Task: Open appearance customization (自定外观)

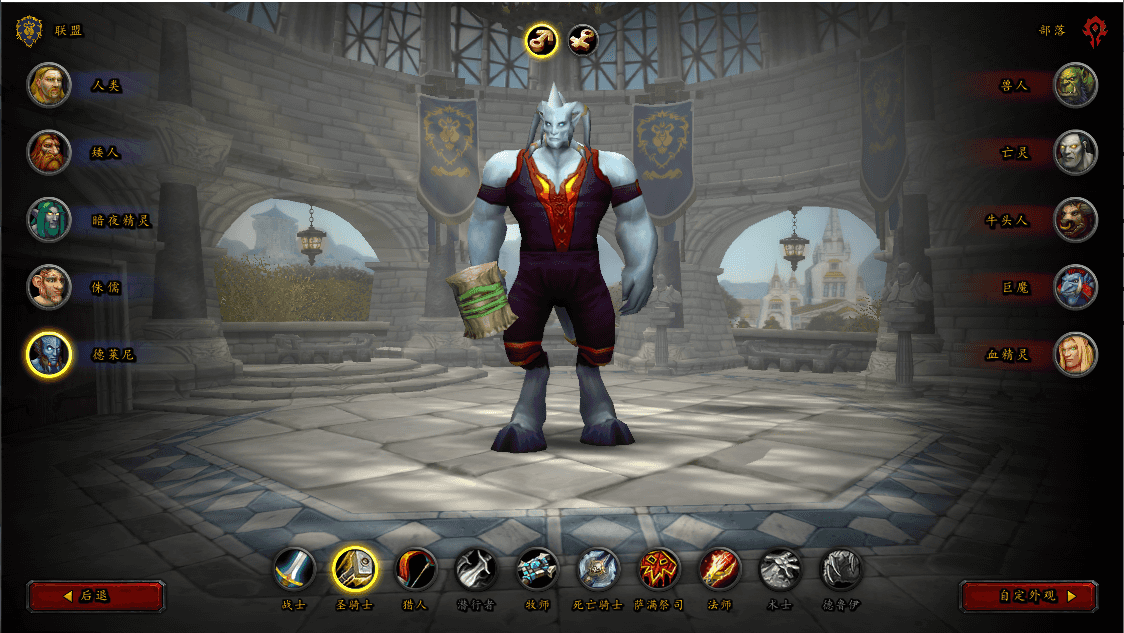Action: pos(1028,596)
